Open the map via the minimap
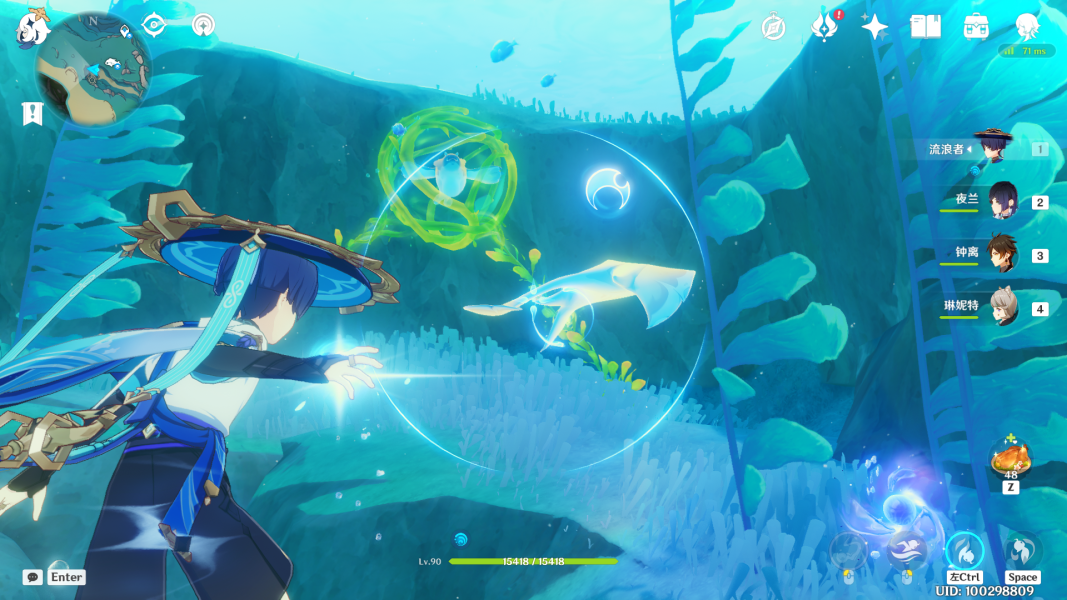The image size is (1067, 600). click(93, 68)
